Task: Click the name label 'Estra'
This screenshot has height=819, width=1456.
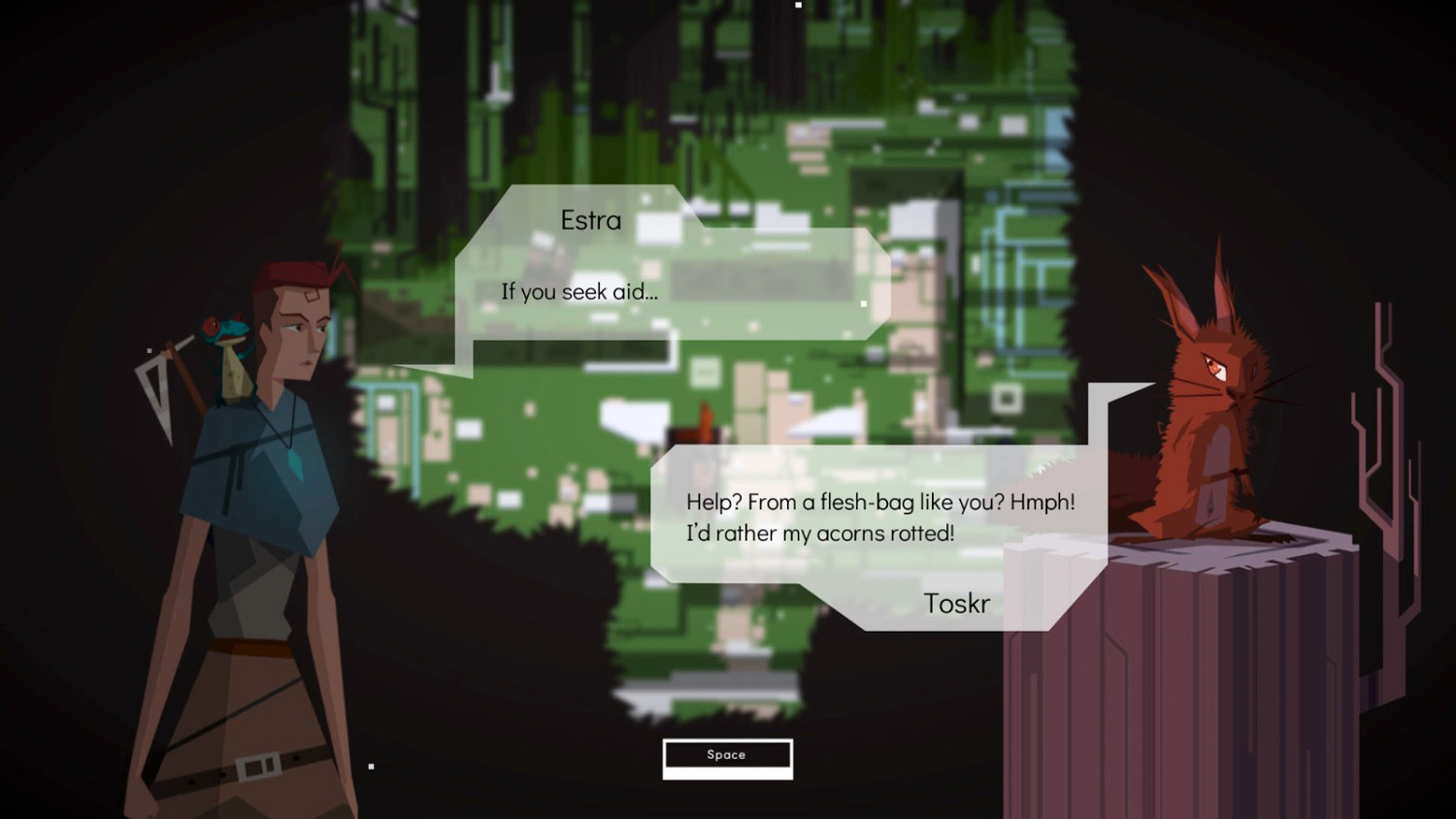Action: pos(590,220)
